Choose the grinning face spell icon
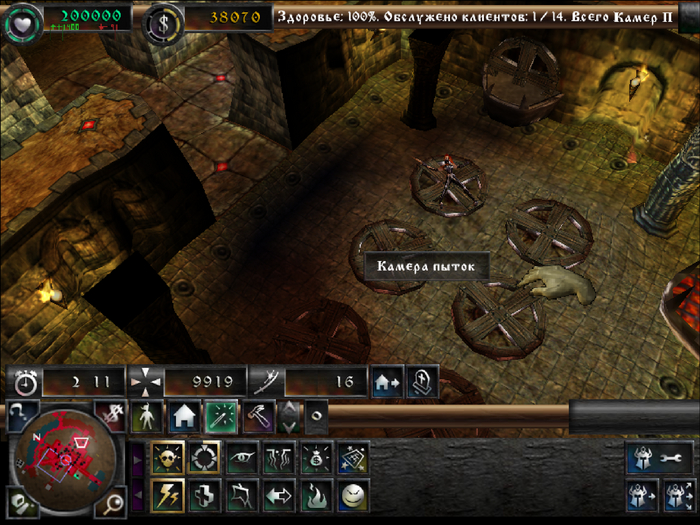Screen dimensions: 700x525 pos(352,494)
